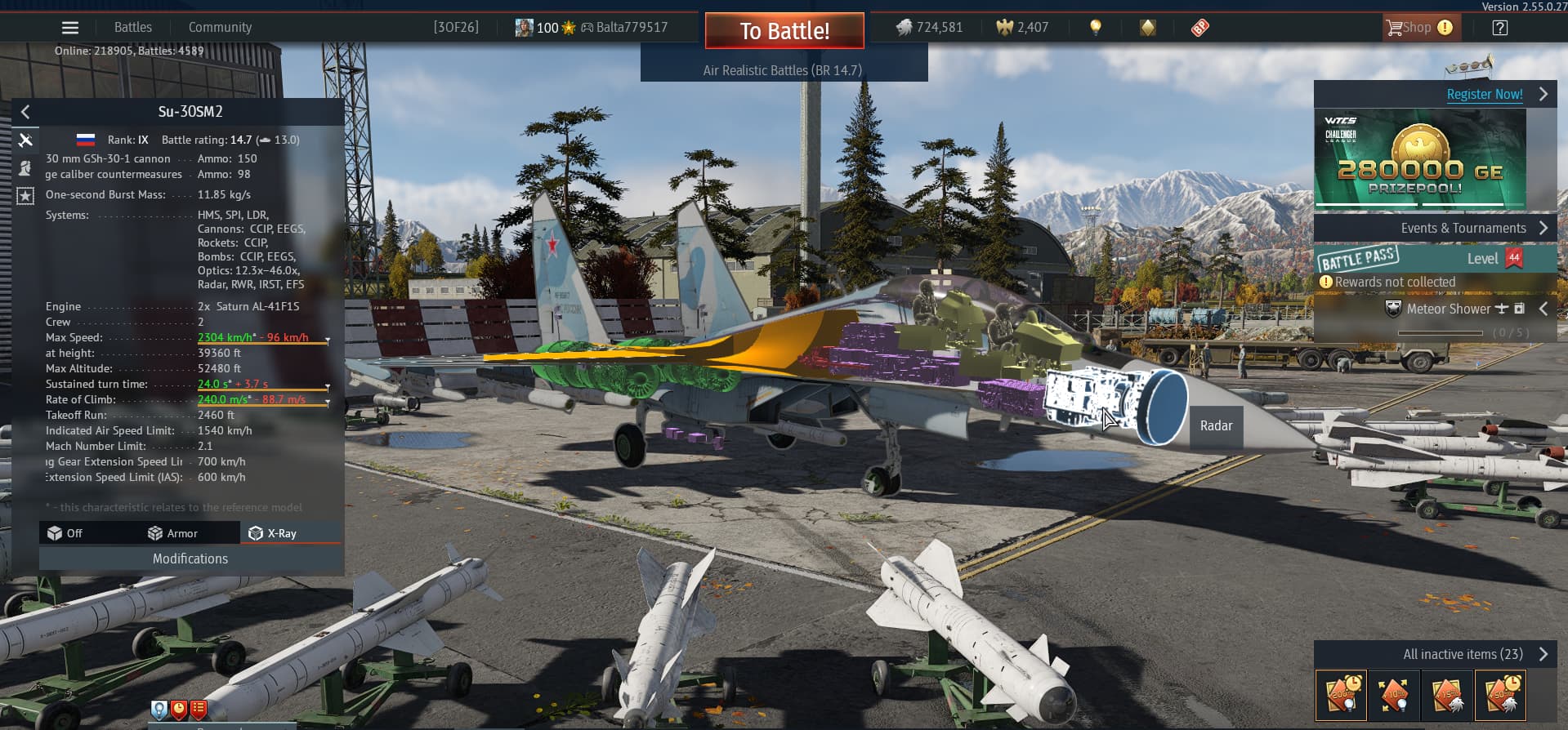Start a match with To Battle!

pos(784,31)
